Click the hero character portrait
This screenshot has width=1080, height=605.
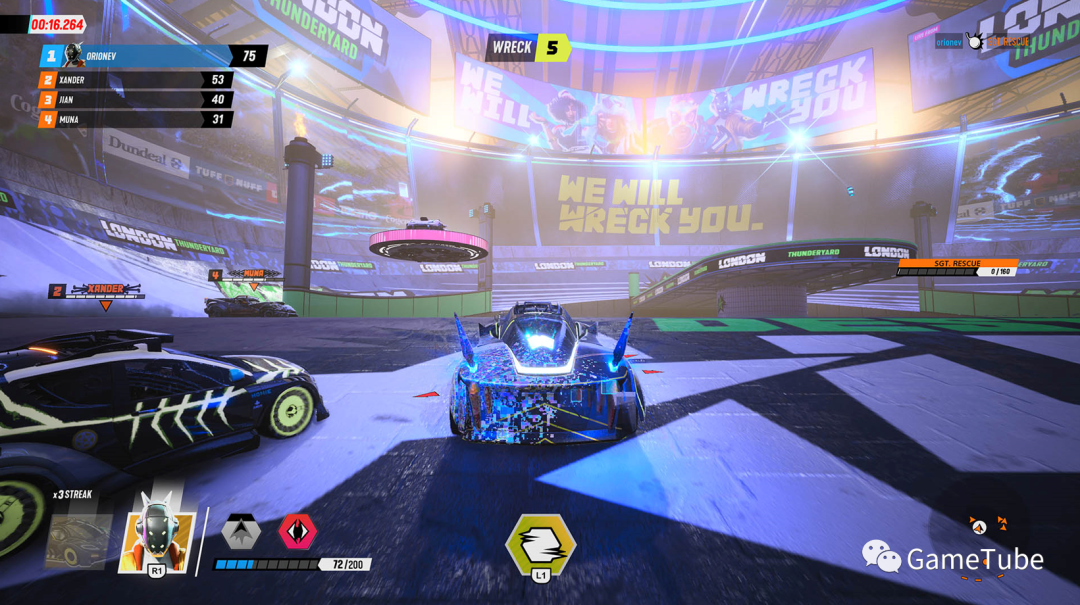[x=157, y=535]
